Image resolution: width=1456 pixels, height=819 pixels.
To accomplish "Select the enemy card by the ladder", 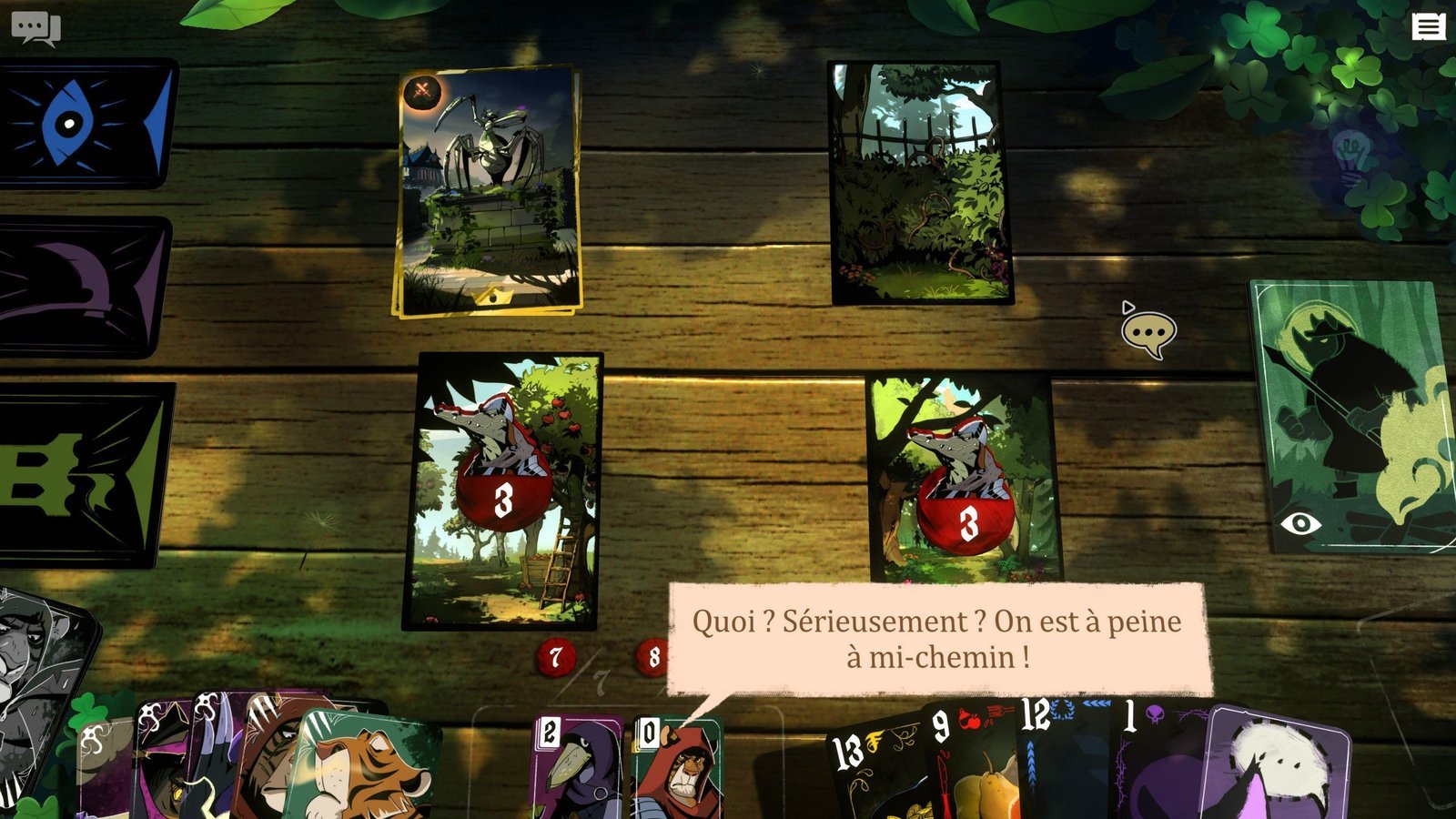I will tap(502, 491).
